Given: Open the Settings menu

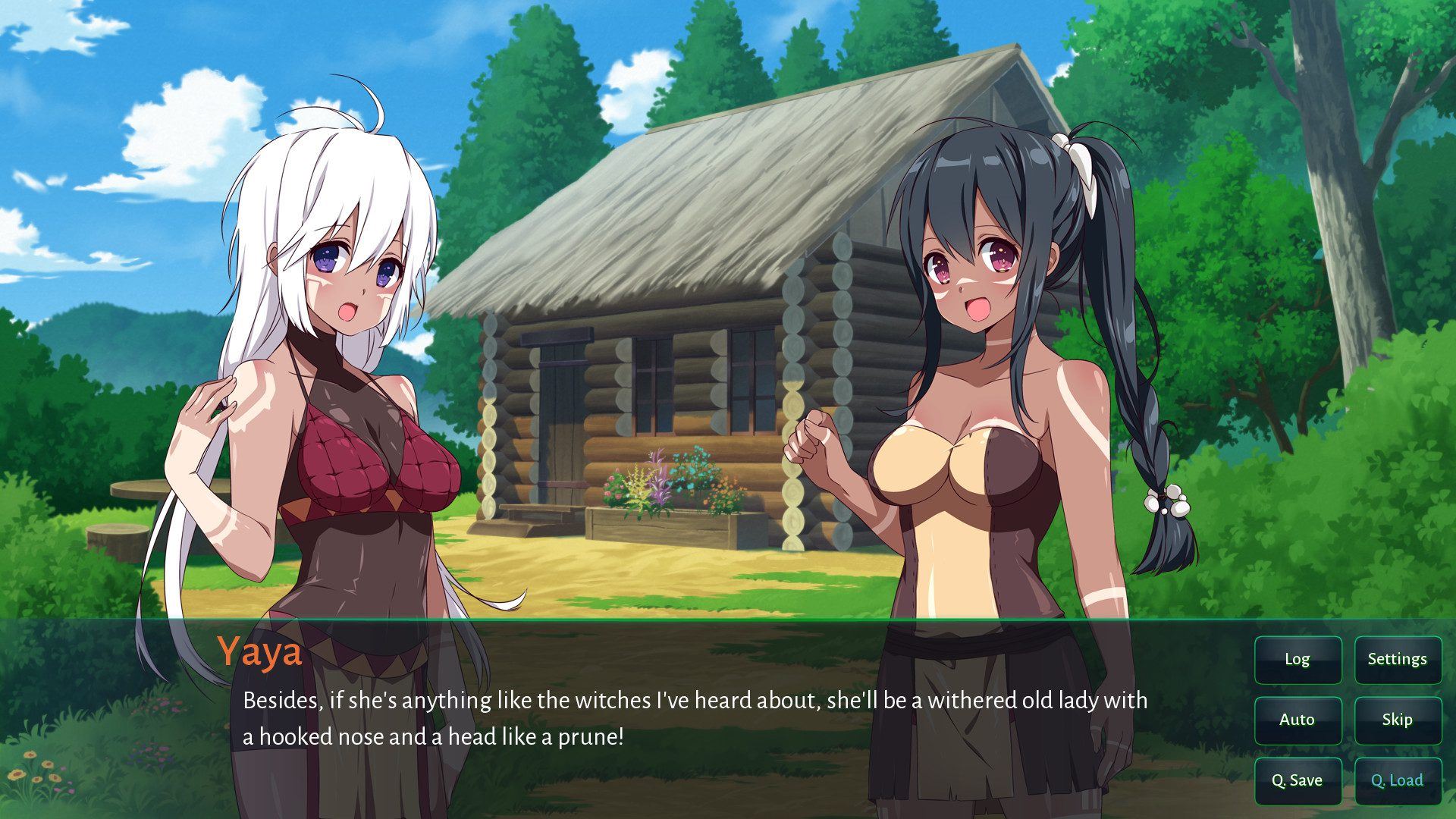Looking at the screenshot, I should [1397, 659].
